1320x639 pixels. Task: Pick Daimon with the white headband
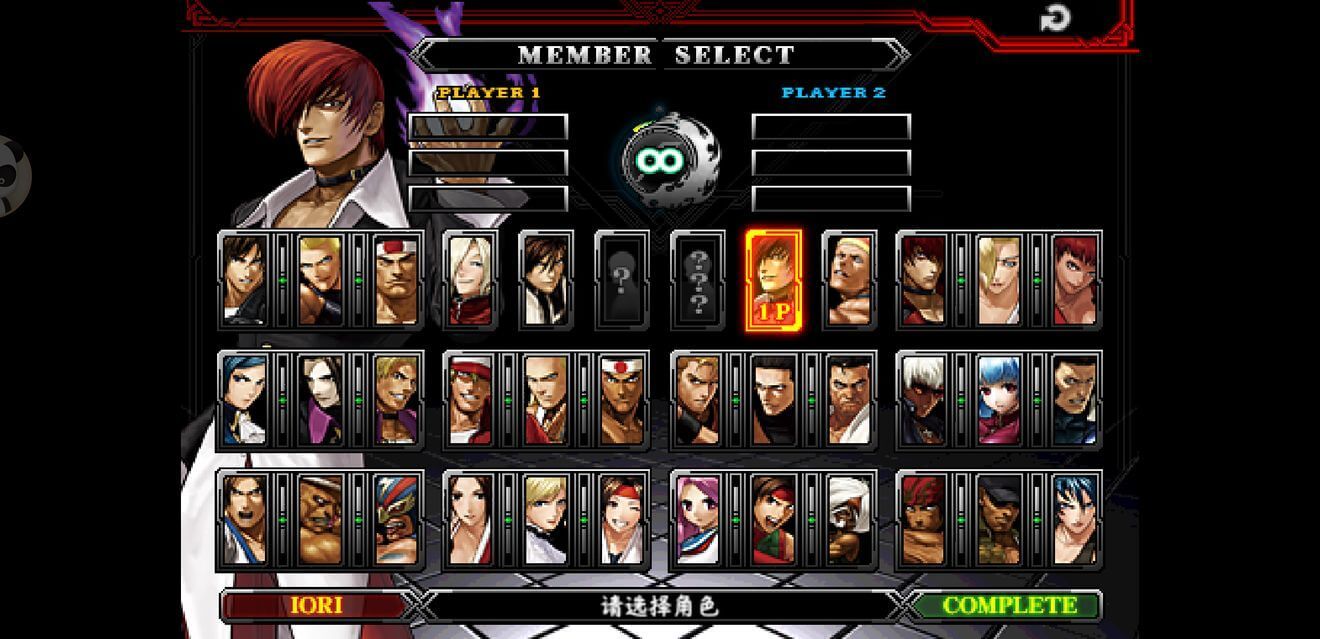[x=396, y=279]
